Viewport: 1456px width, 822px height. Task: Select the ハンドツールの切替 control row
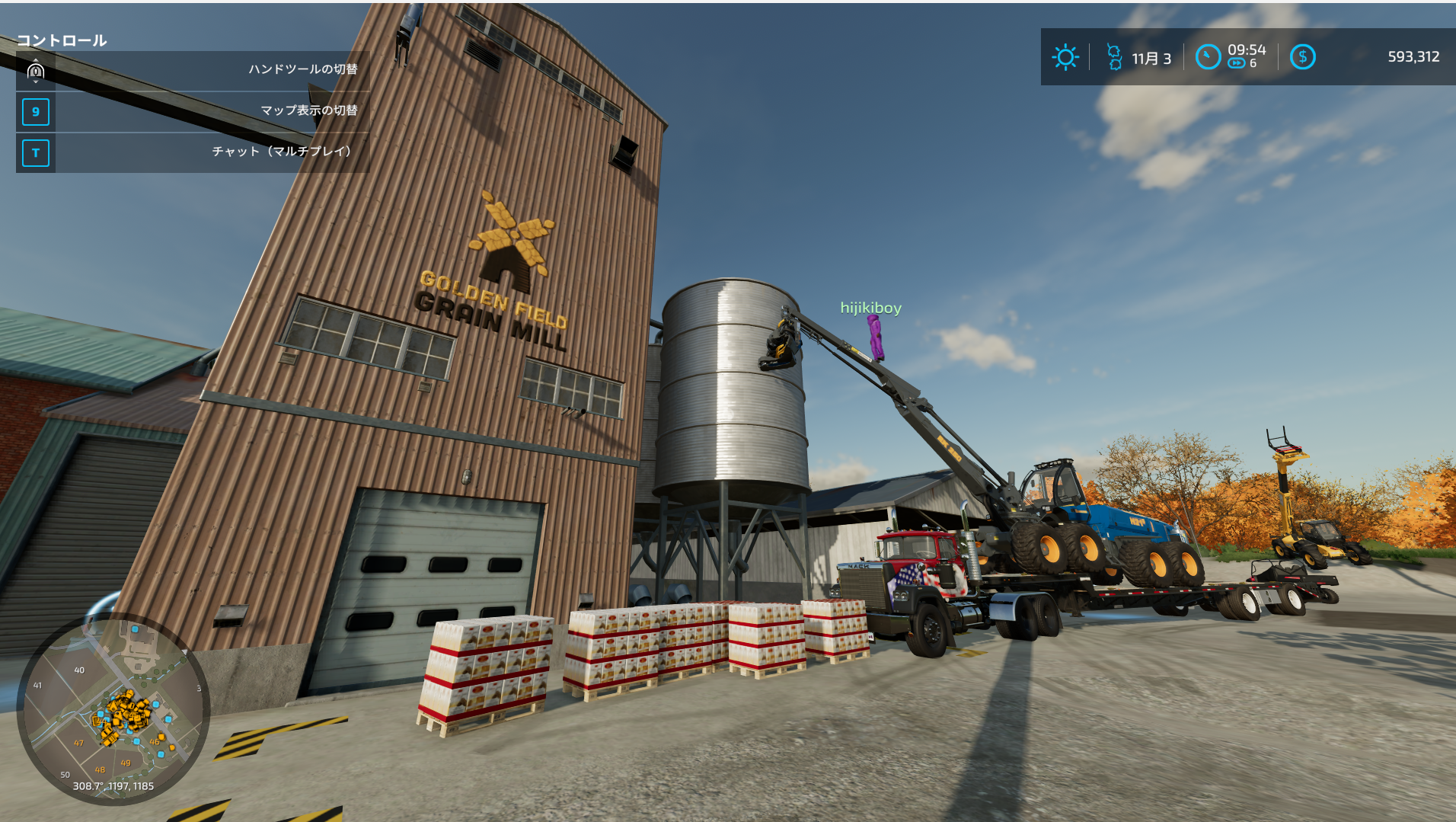click(x=193, y=70)
